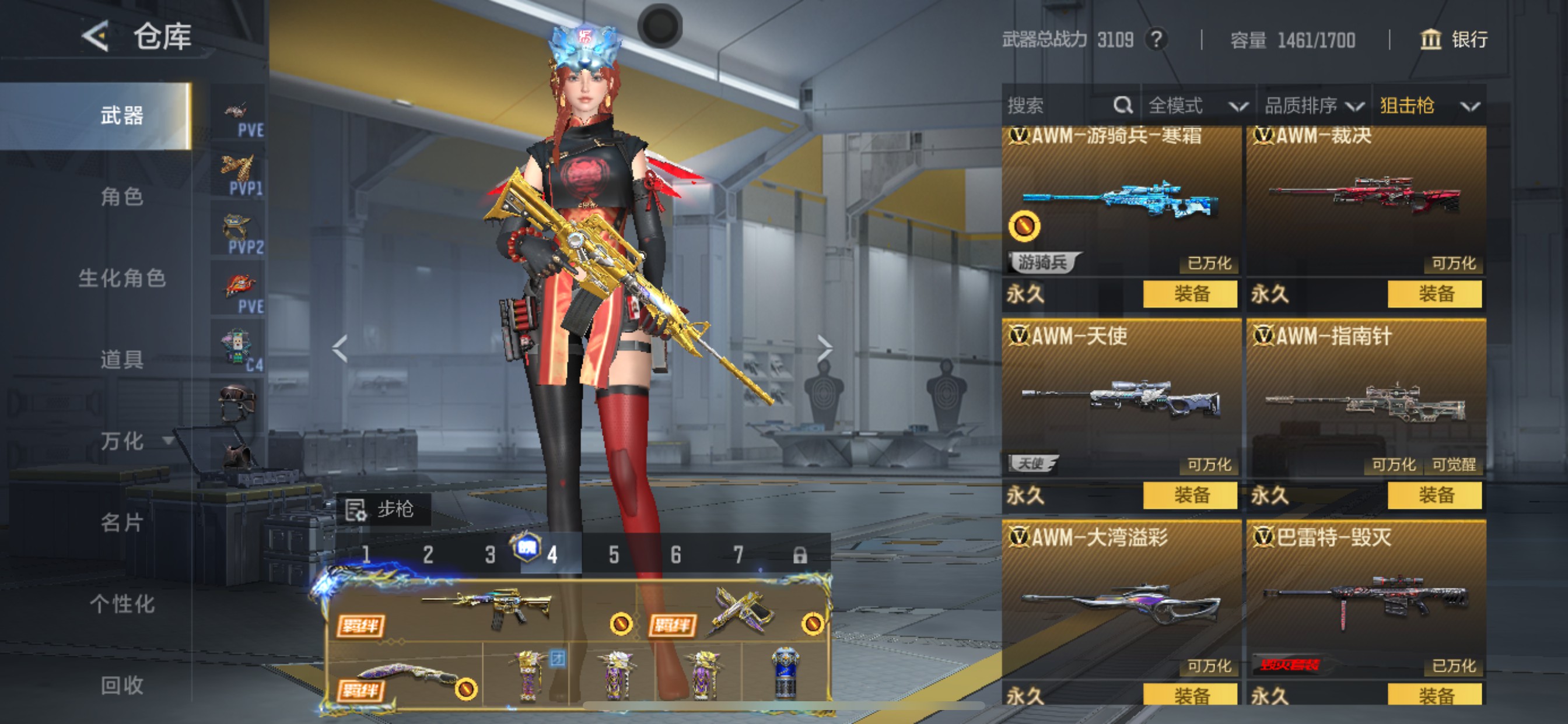Equip the AWM-指南针 sniper rifle
Screen dimensions: 1568x724
[x=1434, y=495]
